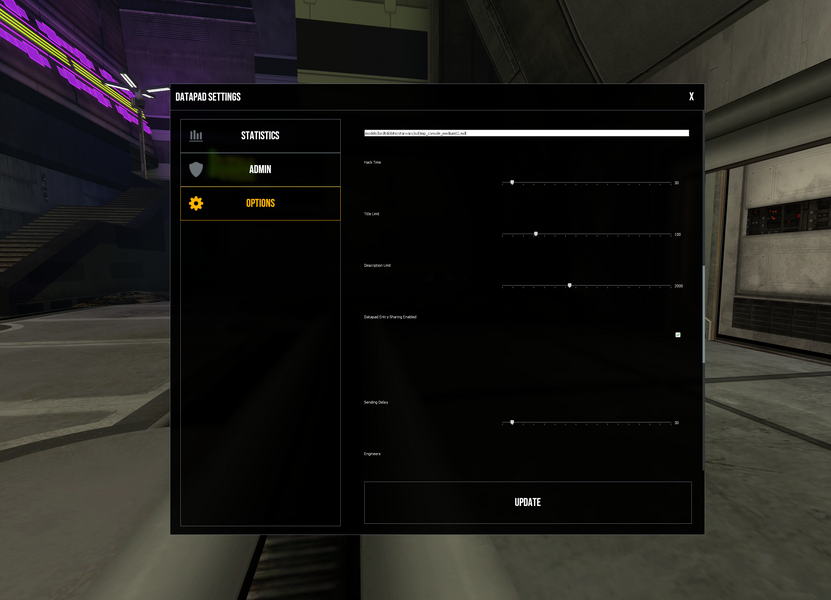
Task: Click the Title Limit slider handle
Action: pyautogui.click(x=535, y=234)
